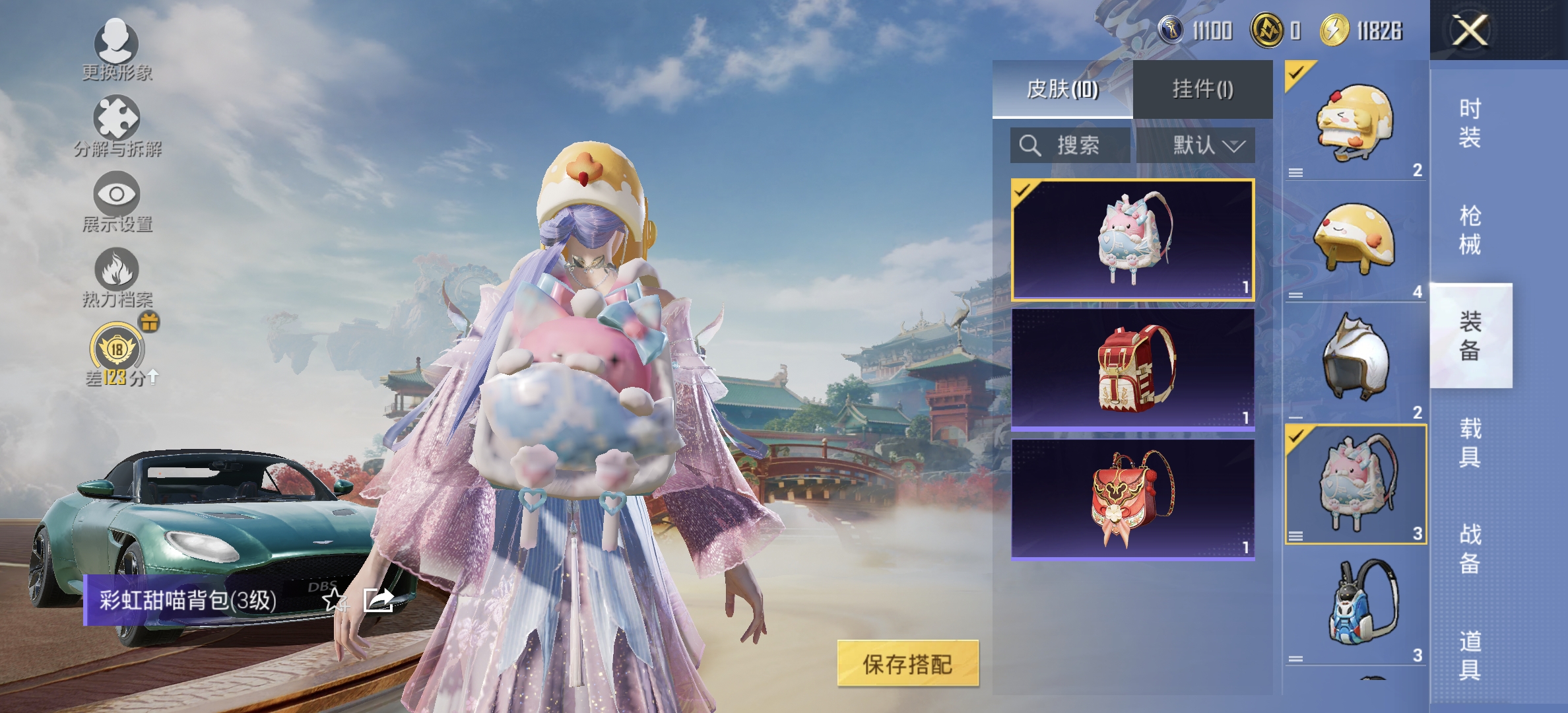Switch to the 挂件(1) tab
Screen dimensions: 1568x713
pos(1202,90)
